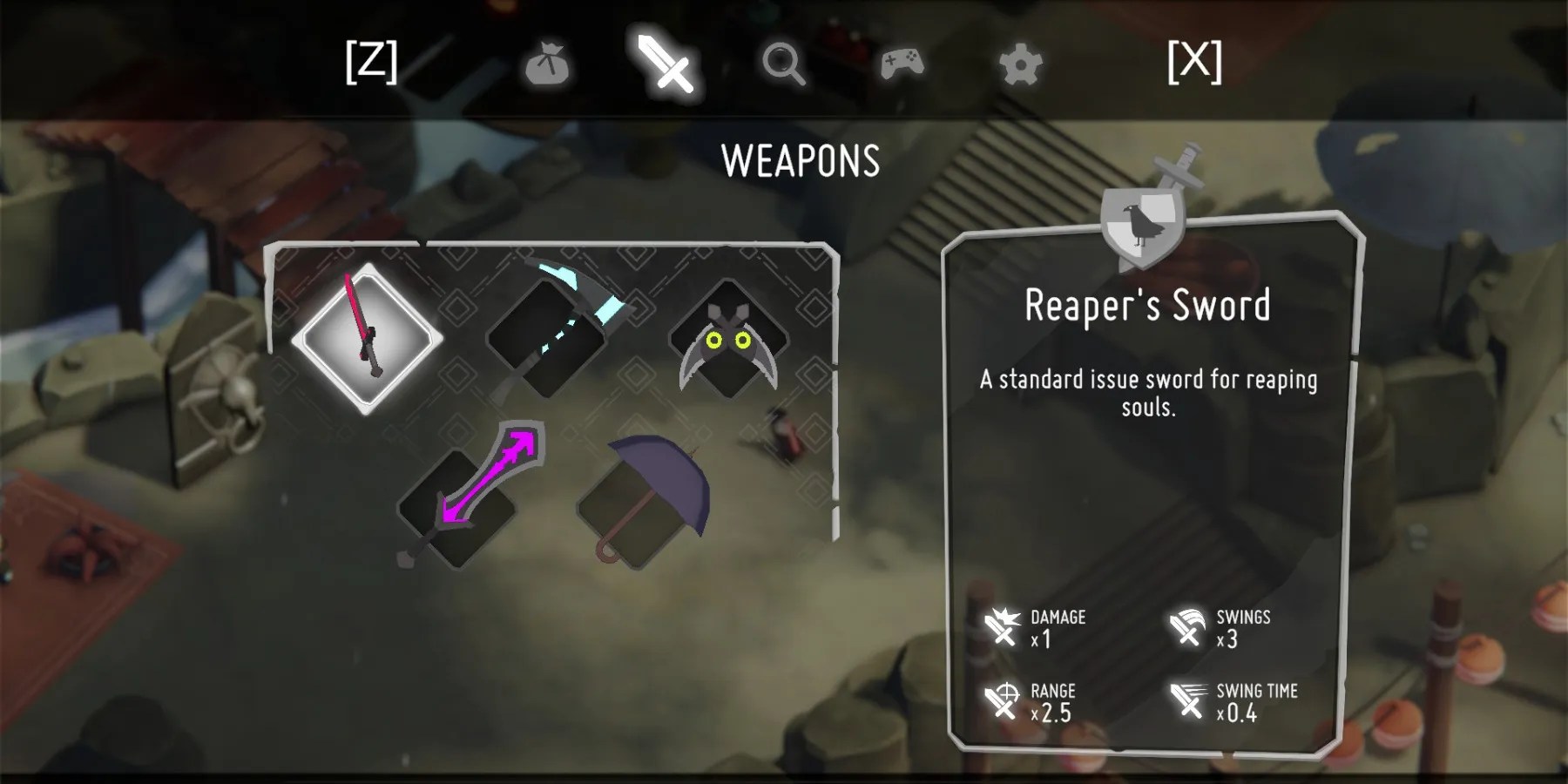Open the settings gear menu
The image size is (1568, 784).
[x=1019, y=64]
